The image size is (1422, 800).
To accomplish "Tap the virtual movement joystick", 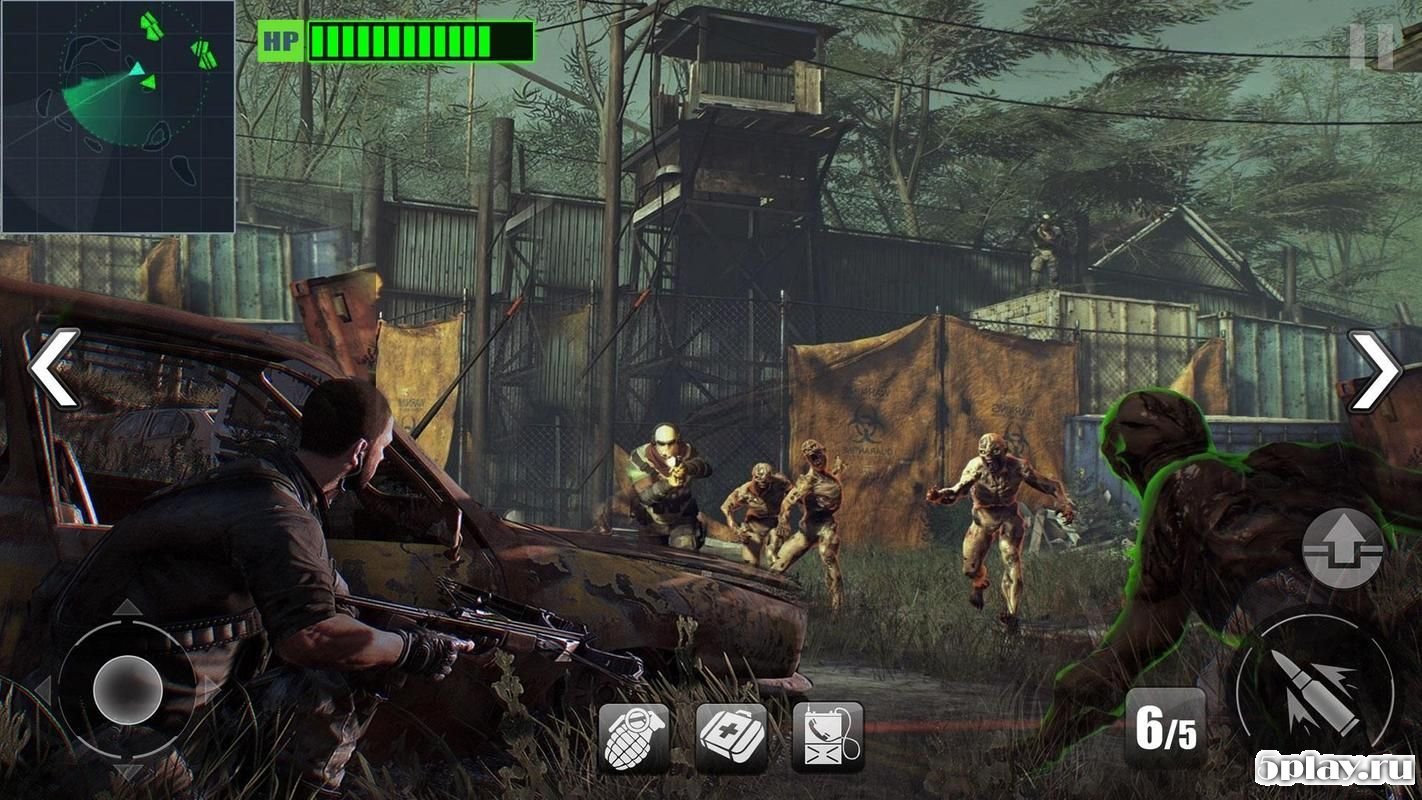I will pos(127,688).
